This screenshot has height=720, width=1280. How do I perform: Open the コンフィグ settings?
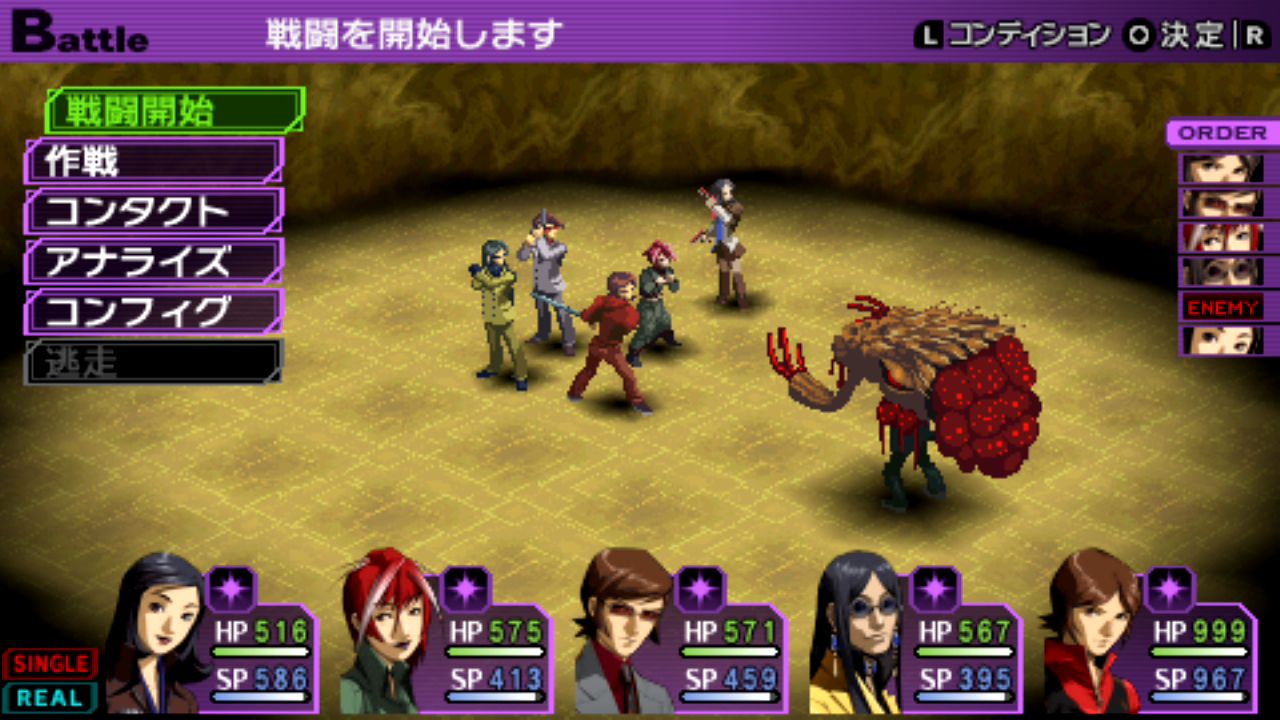(154, 311)
